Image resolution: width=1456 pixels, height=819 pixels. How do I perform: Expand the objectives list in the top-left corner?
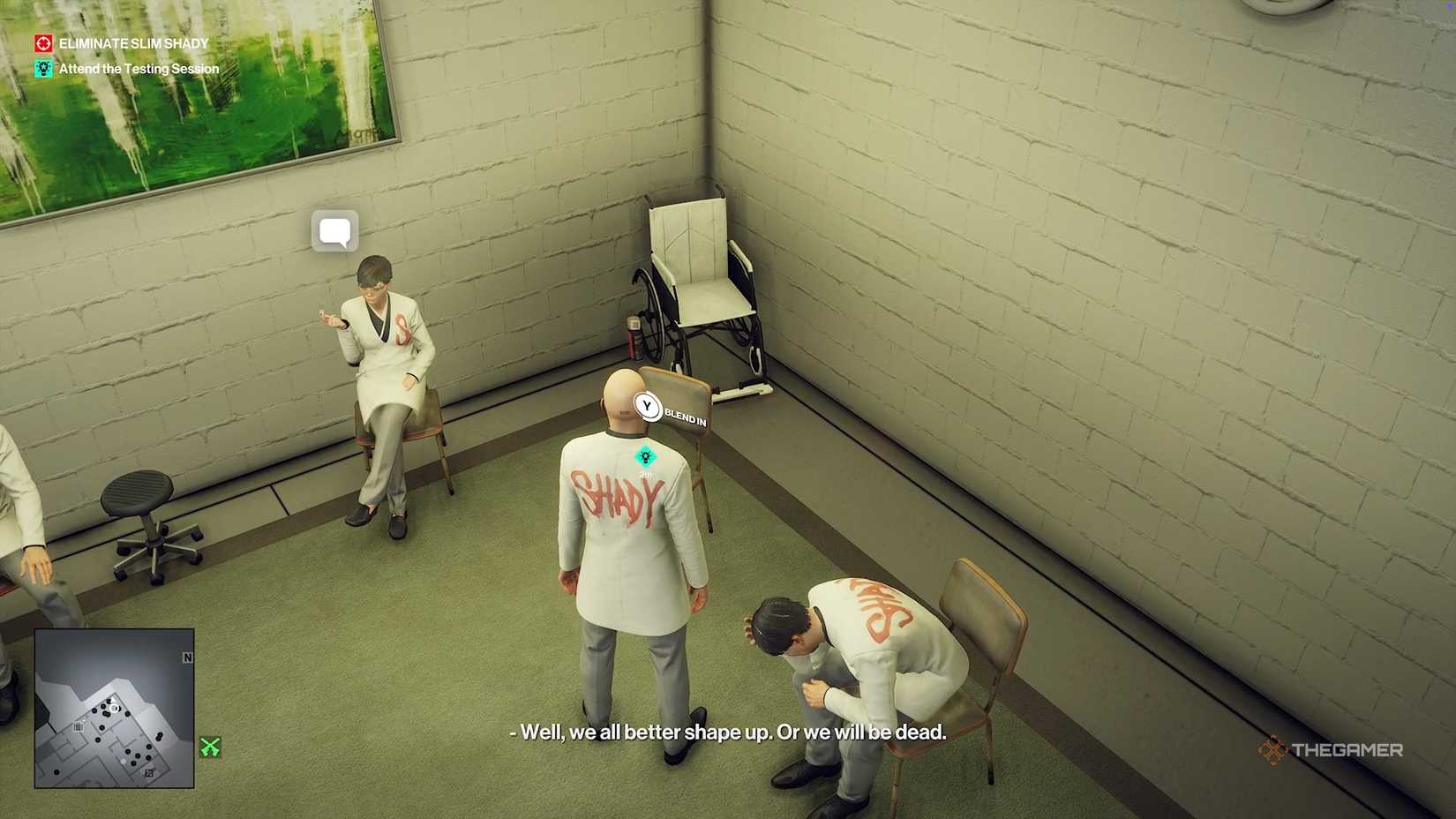(x=124, y=55)
